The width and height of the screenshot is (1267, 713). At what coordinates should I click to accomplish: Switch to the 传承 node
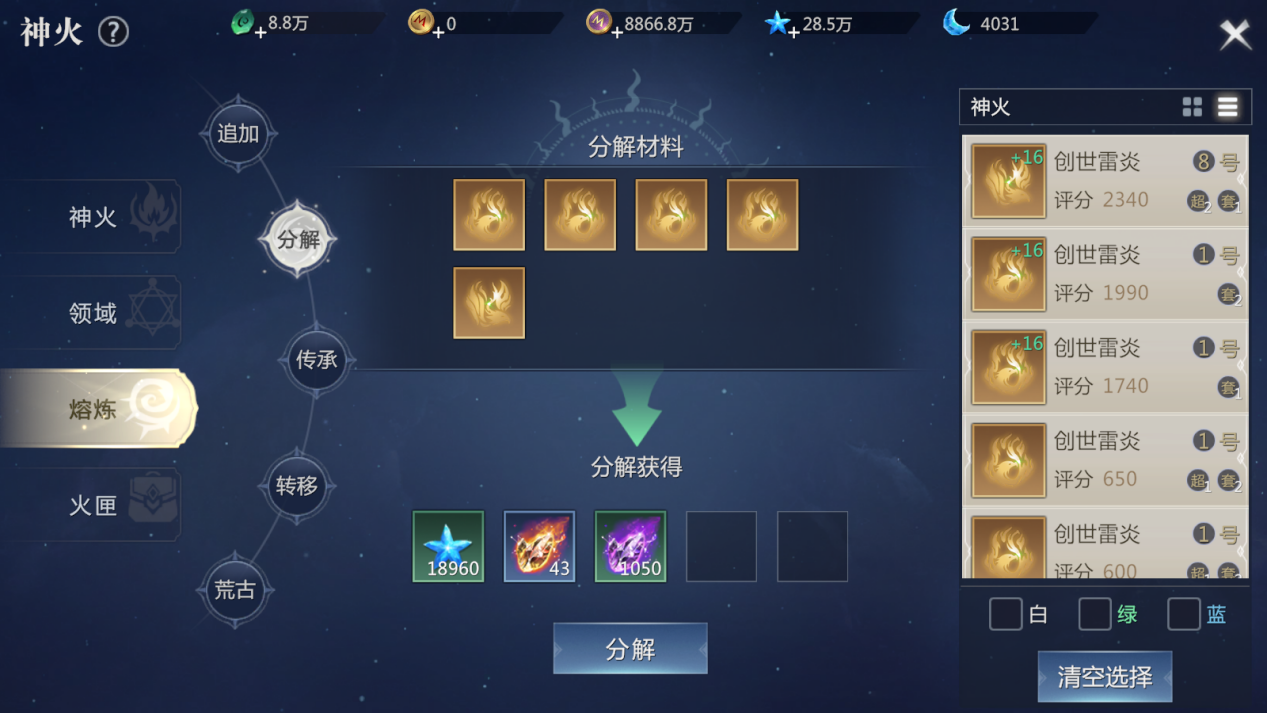[316, 360]
